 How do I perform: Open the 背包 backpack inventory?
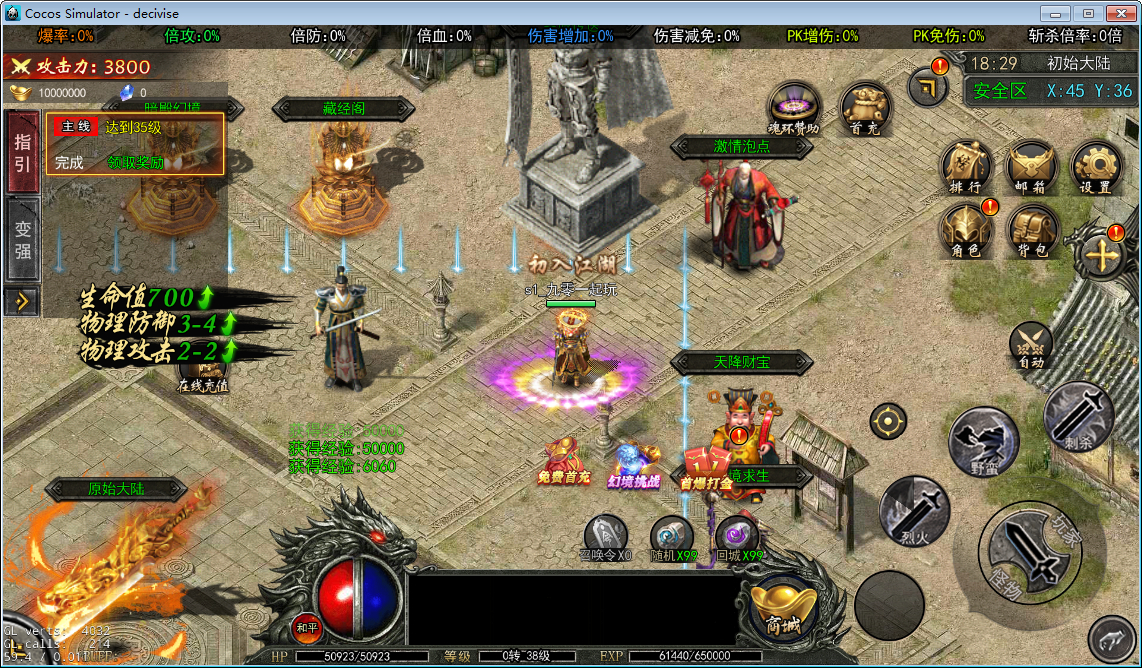click(1032, 230)
